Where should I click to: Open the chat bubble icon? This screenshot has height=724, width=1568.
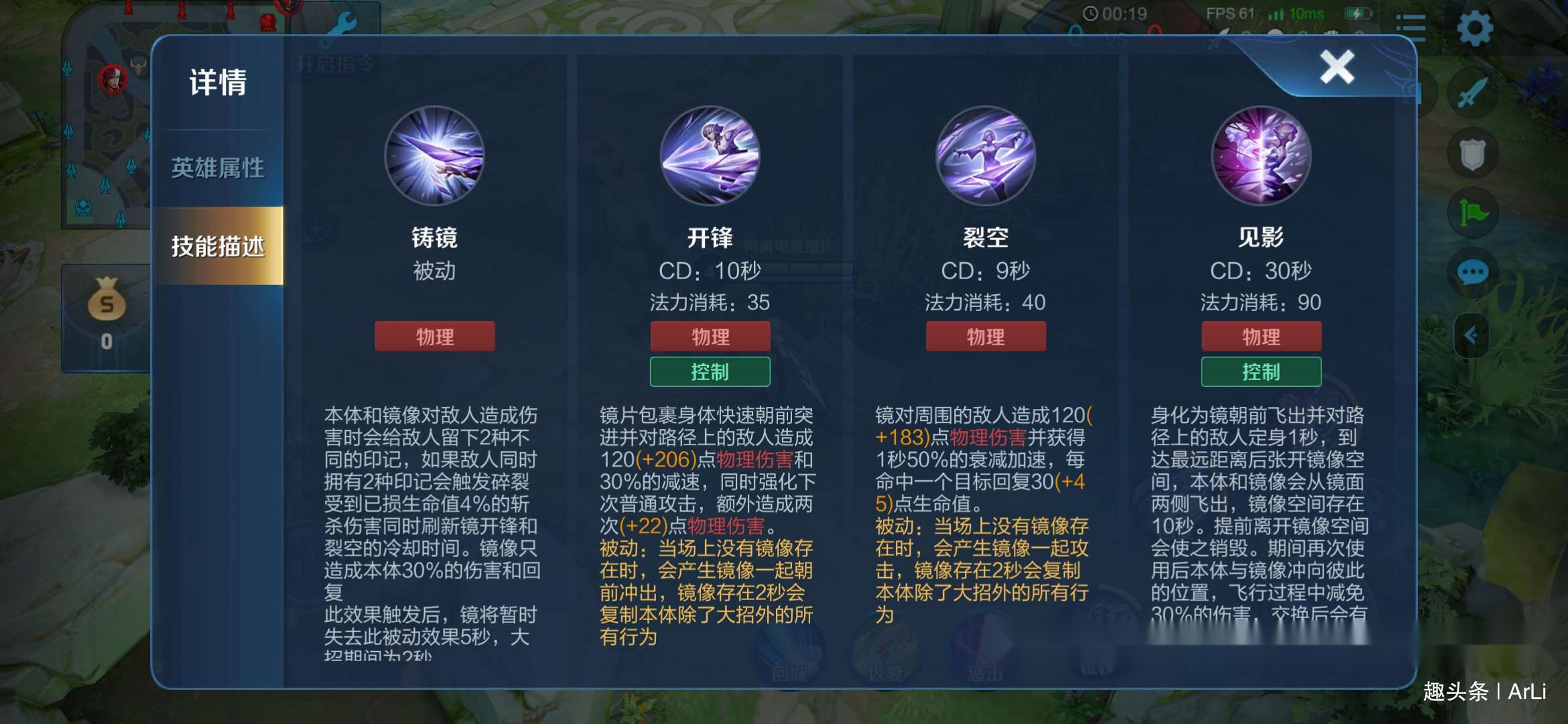(x=1472, y=273)
